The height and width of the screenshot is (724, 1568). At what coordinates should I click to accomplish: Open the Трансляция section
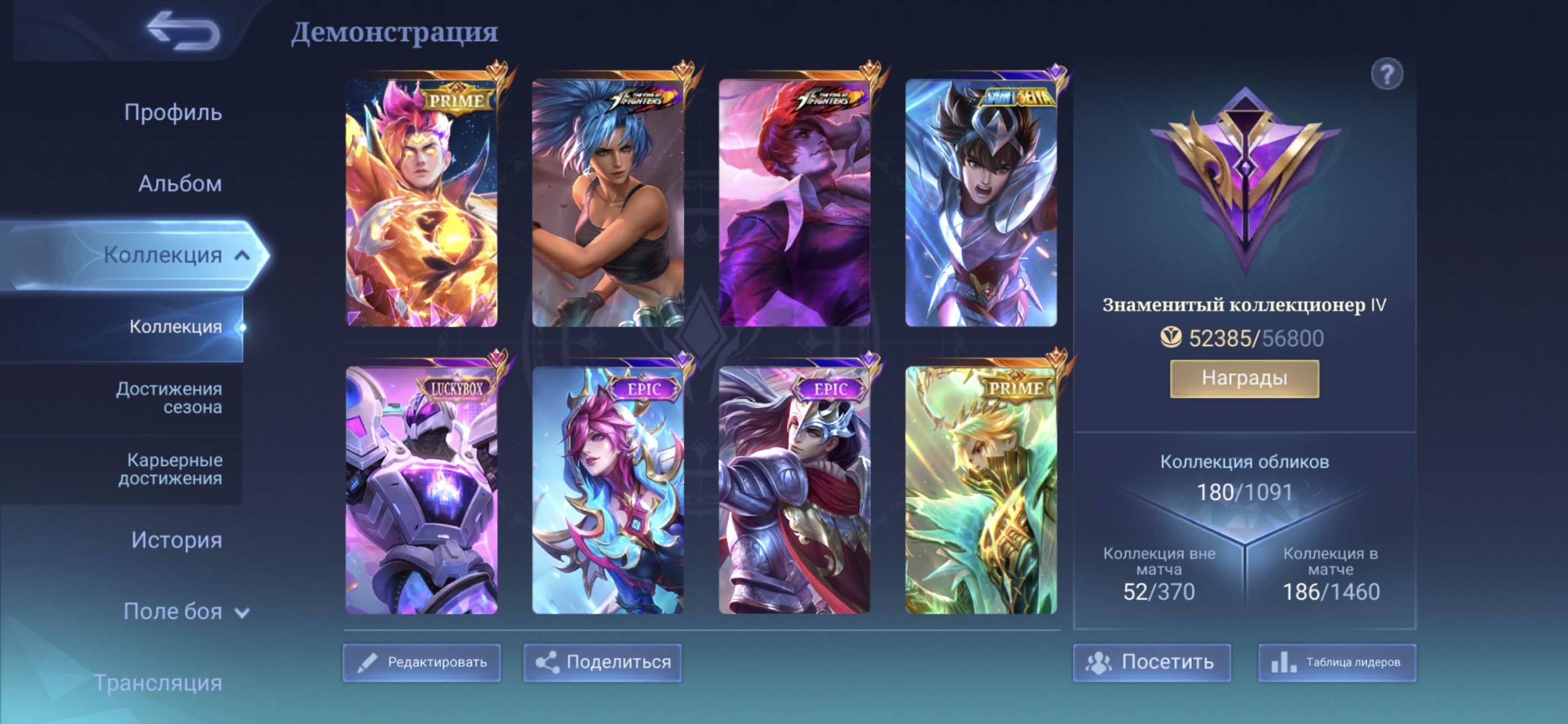[x=158, y=683]
